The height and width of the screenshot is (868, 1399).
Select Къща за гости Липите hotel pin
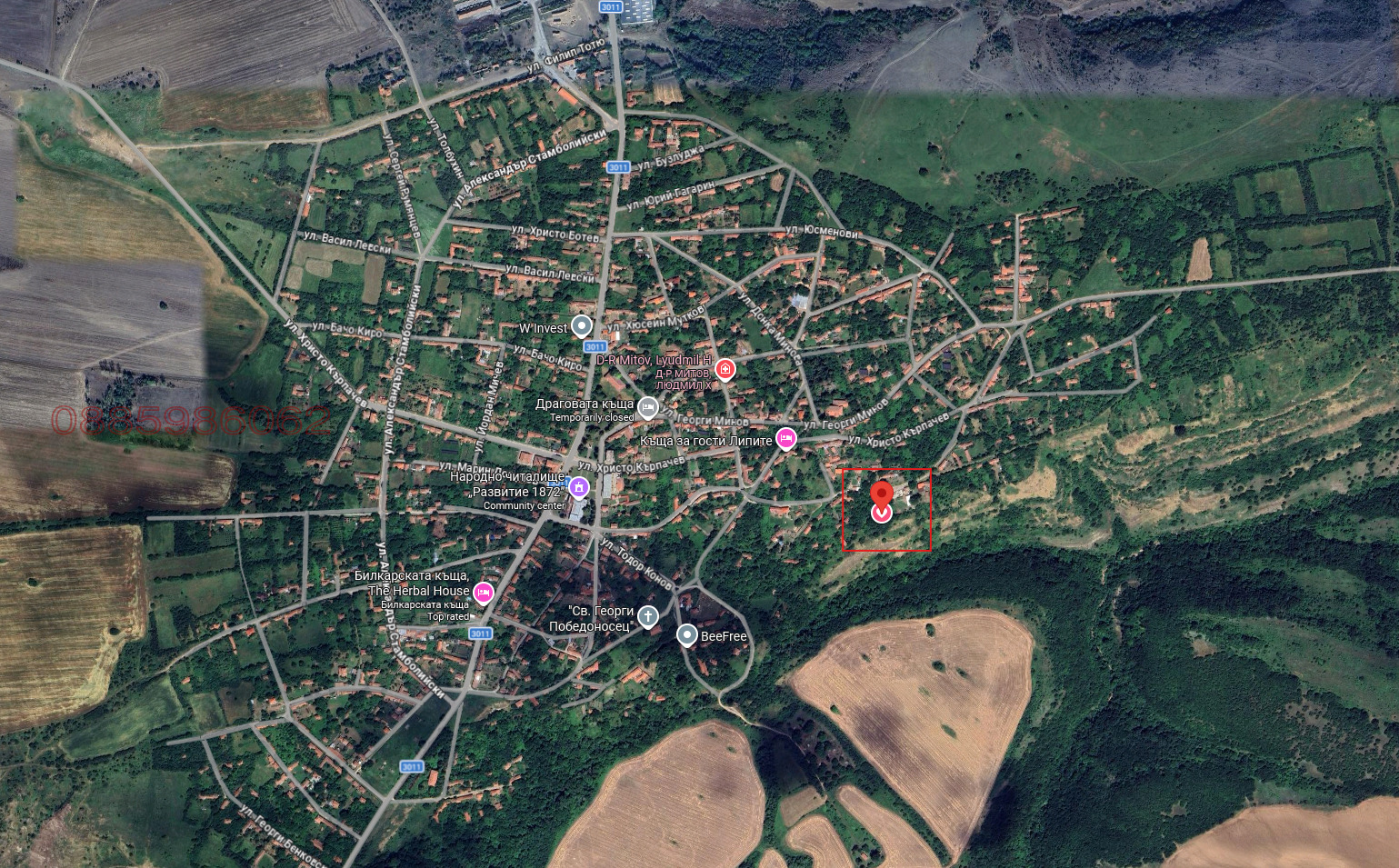click(785, 439)
